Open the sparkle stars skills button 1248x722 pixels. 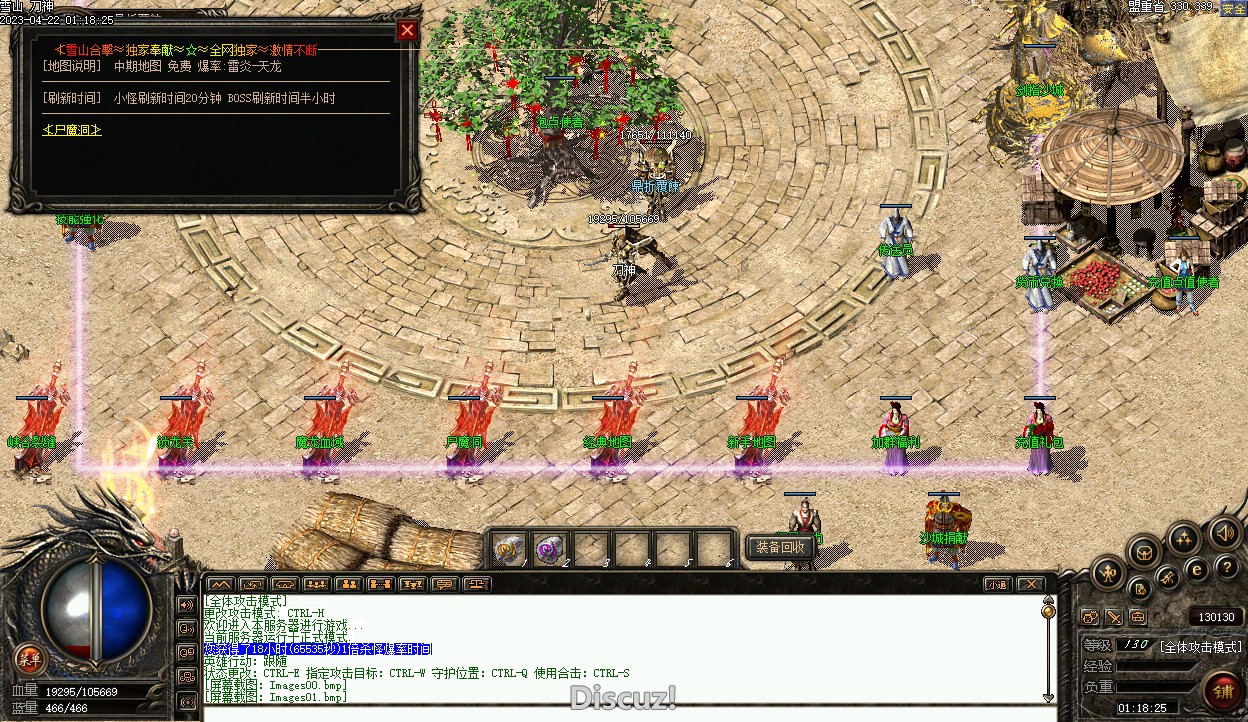(x=1184, y=539)
